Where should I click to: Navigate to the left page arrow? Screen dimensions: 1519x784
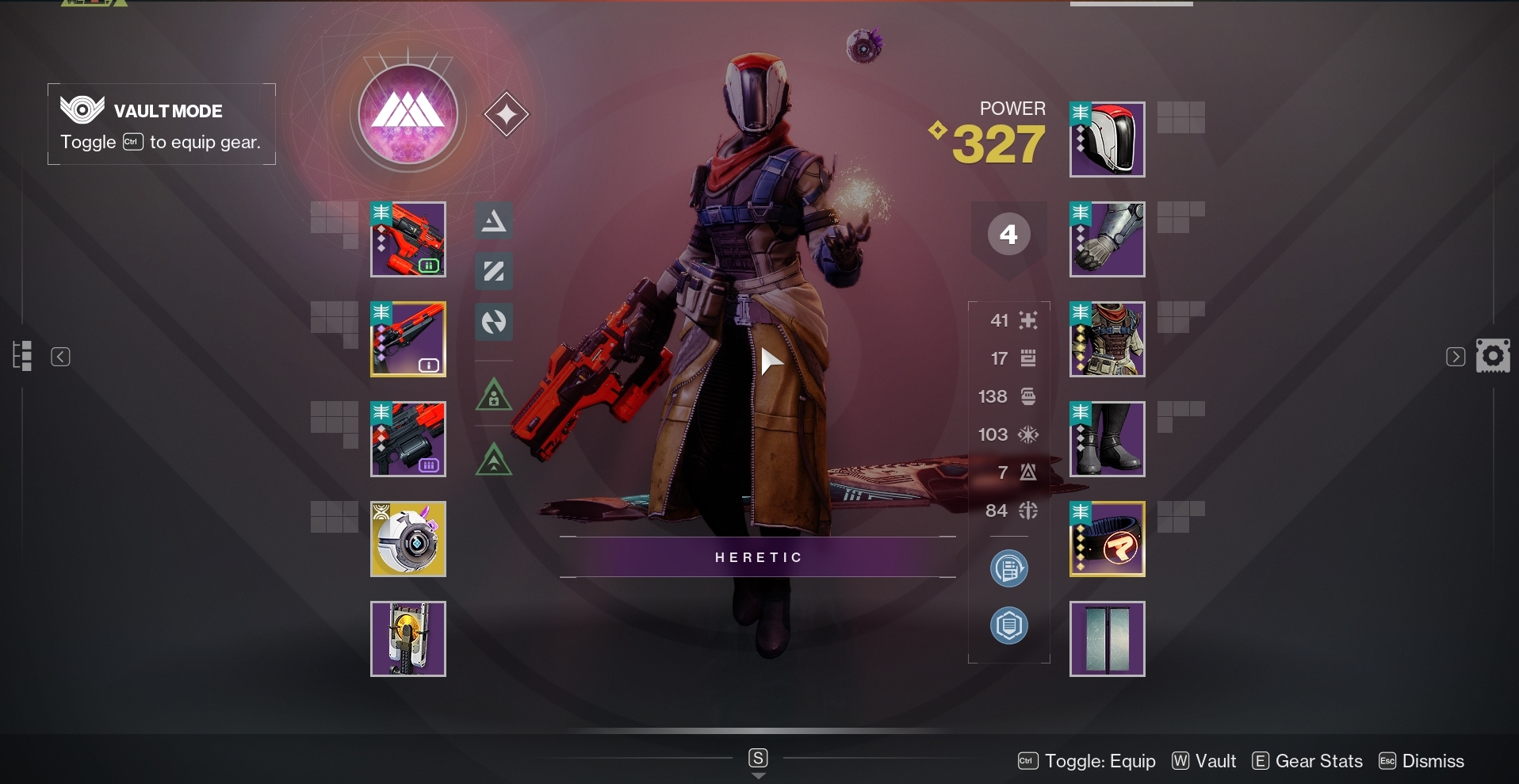pyautogui.click(x=60, y=357)
